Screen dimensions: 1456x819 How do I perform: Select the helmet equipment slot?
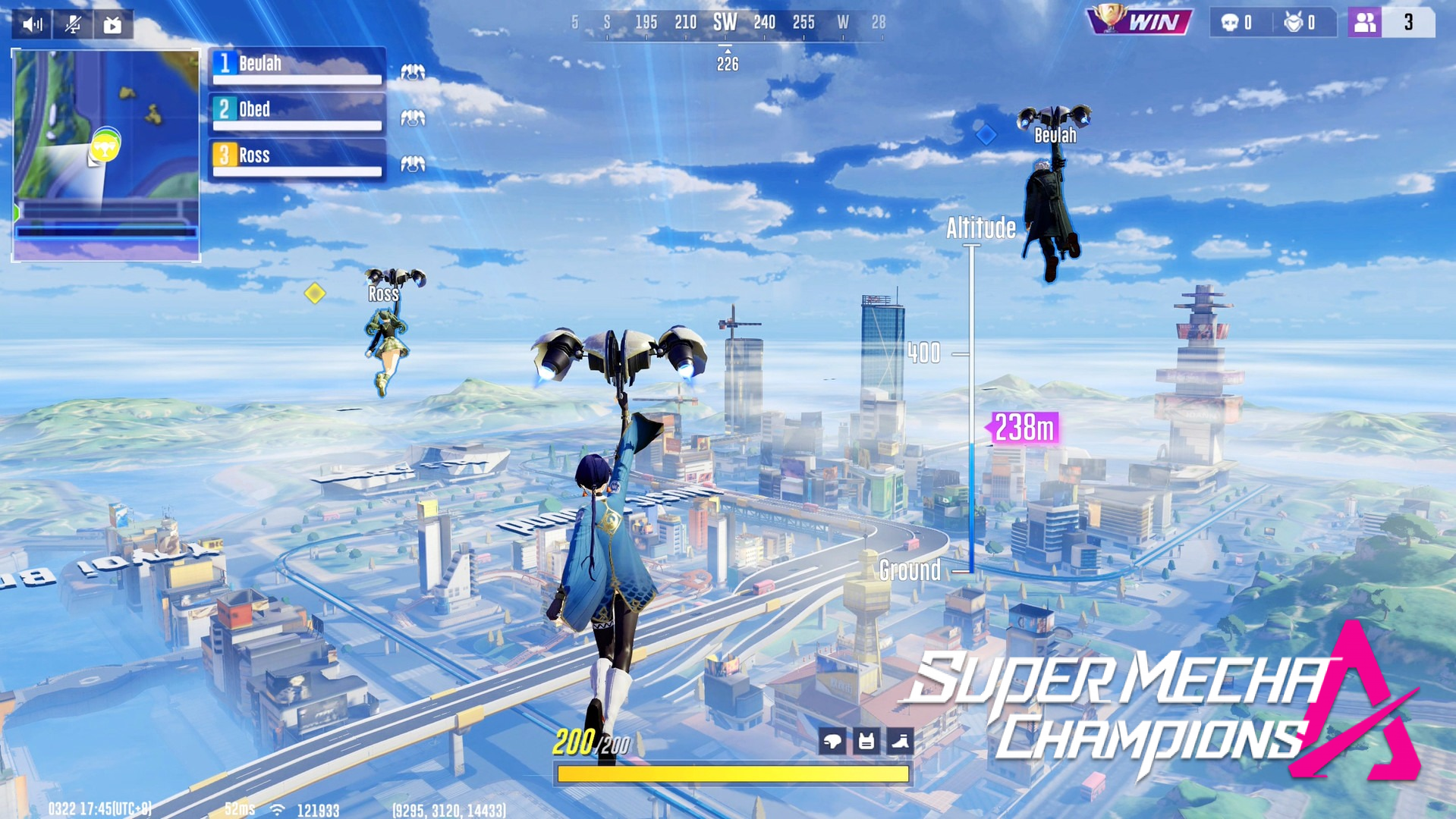point(832,741)
